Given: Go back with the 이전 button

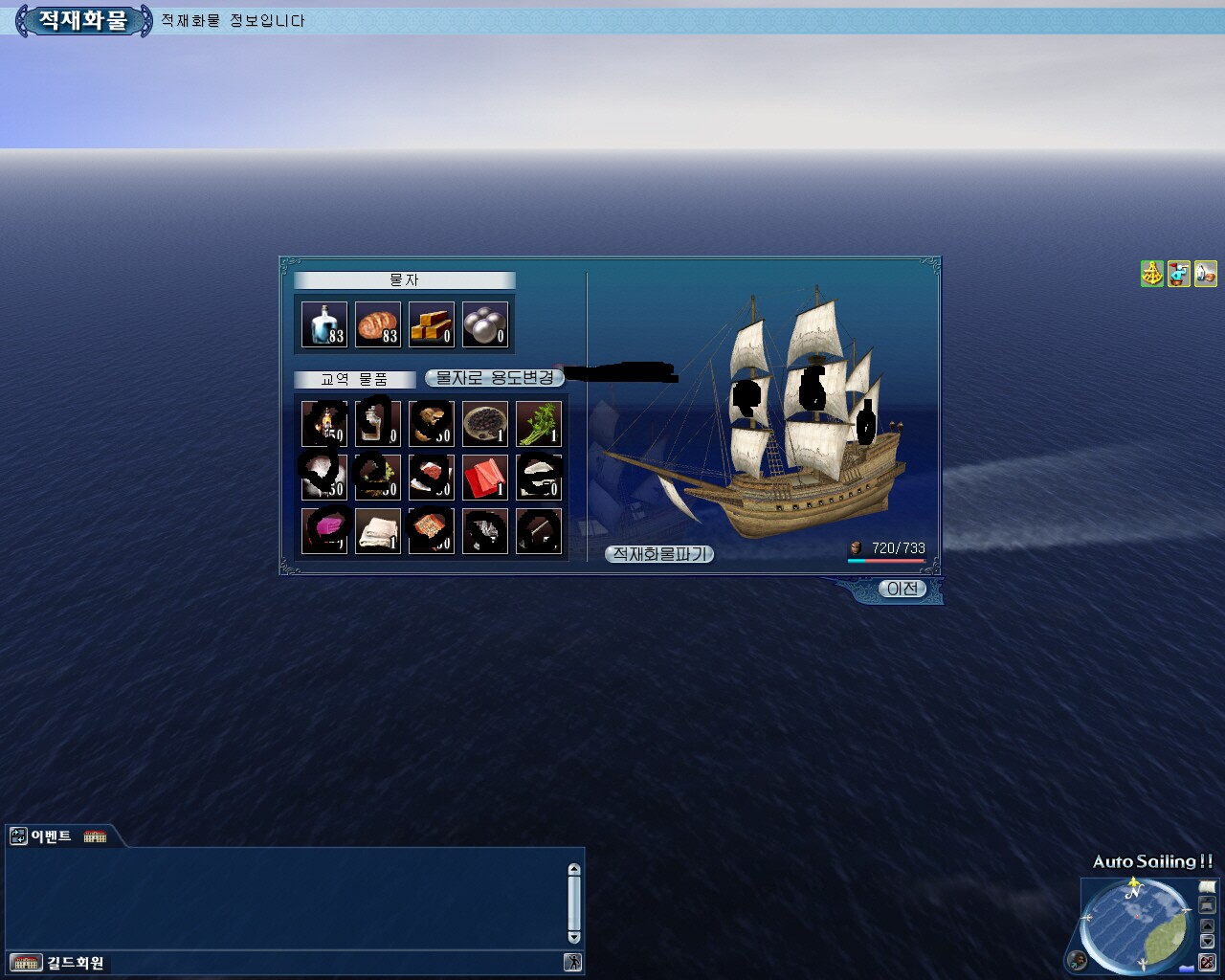Looking at the screenshot, I should pos(902,589).
